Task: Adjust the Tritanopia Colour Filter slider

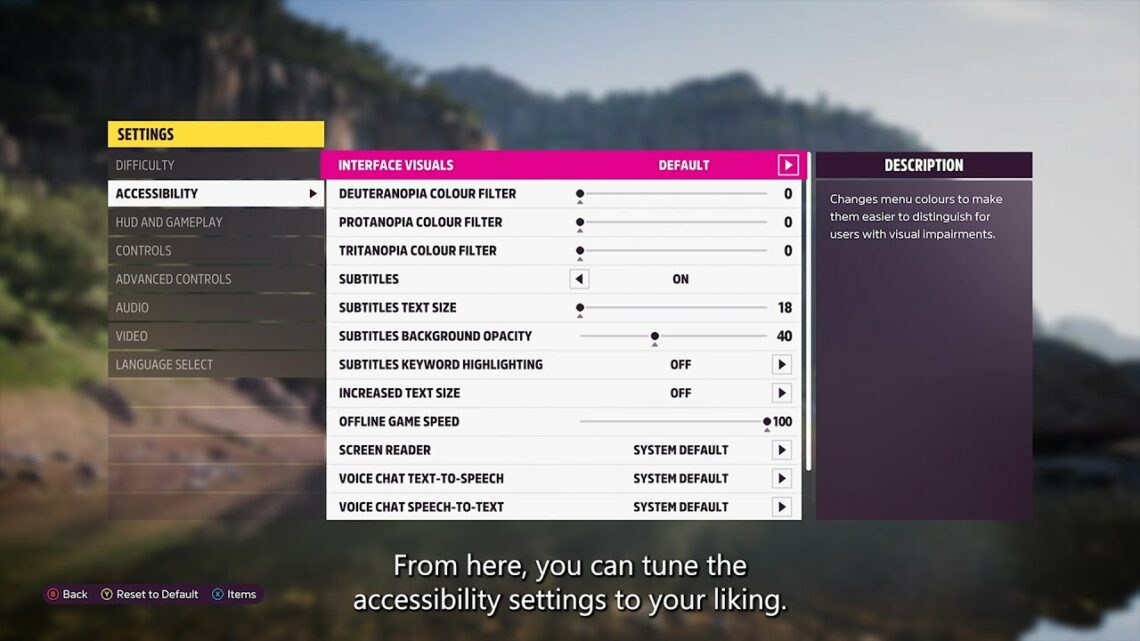Action: click(x=580, y=251)
